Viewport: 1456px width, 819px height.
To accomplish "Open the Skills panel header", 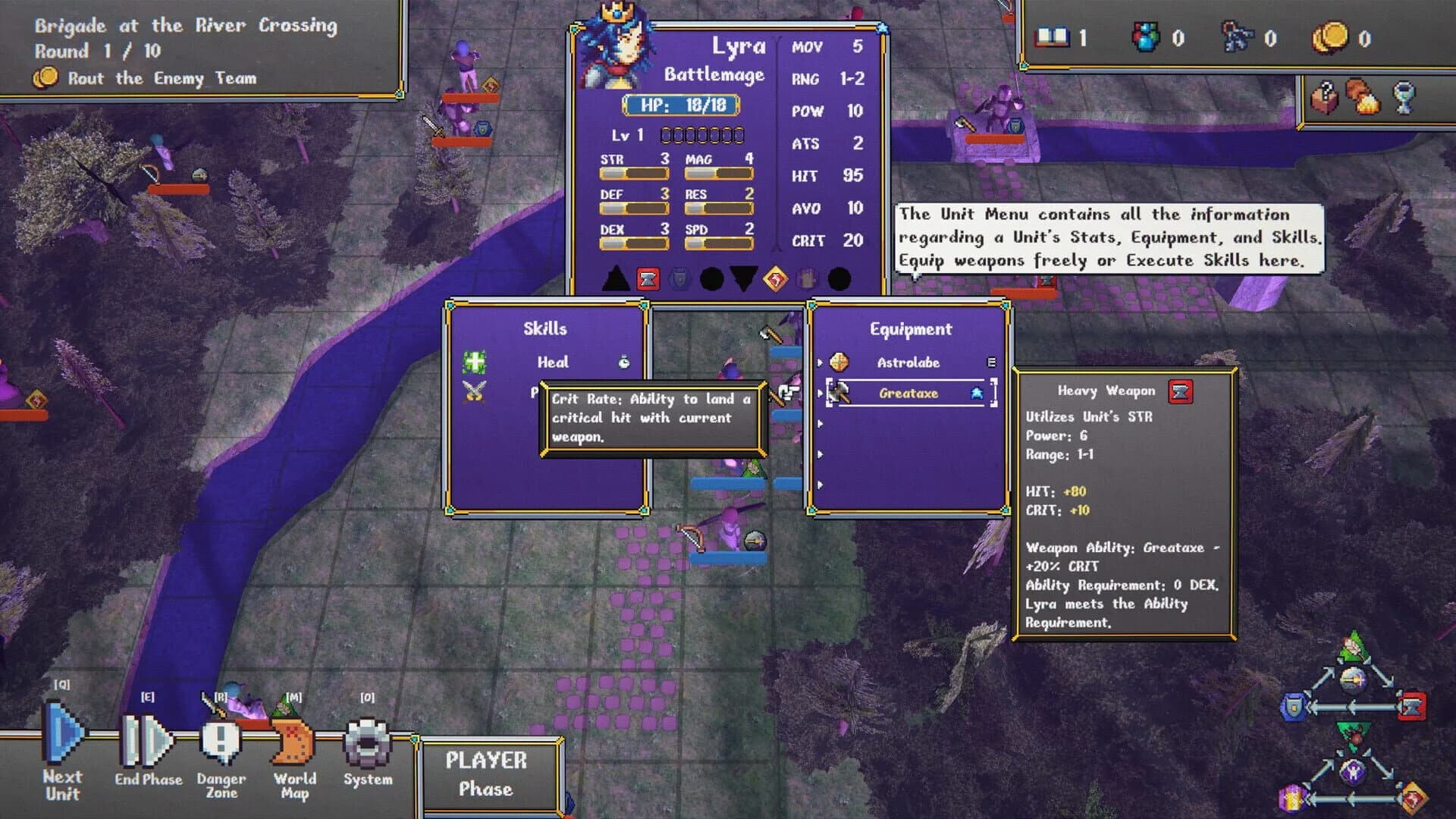I will pyautogui.click(x=544, y=328).
